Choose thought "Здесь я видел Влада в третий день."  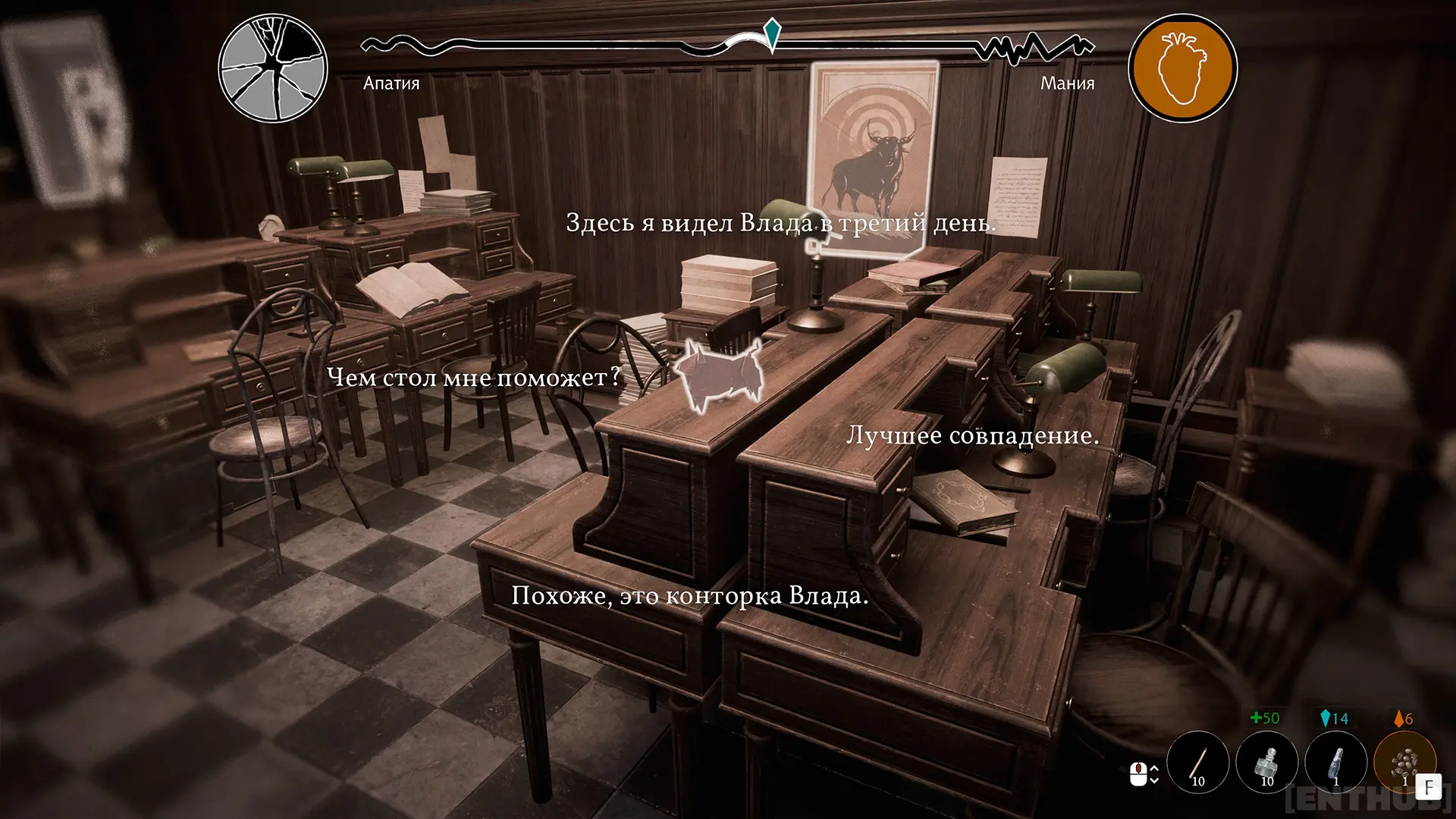point(780,223)
